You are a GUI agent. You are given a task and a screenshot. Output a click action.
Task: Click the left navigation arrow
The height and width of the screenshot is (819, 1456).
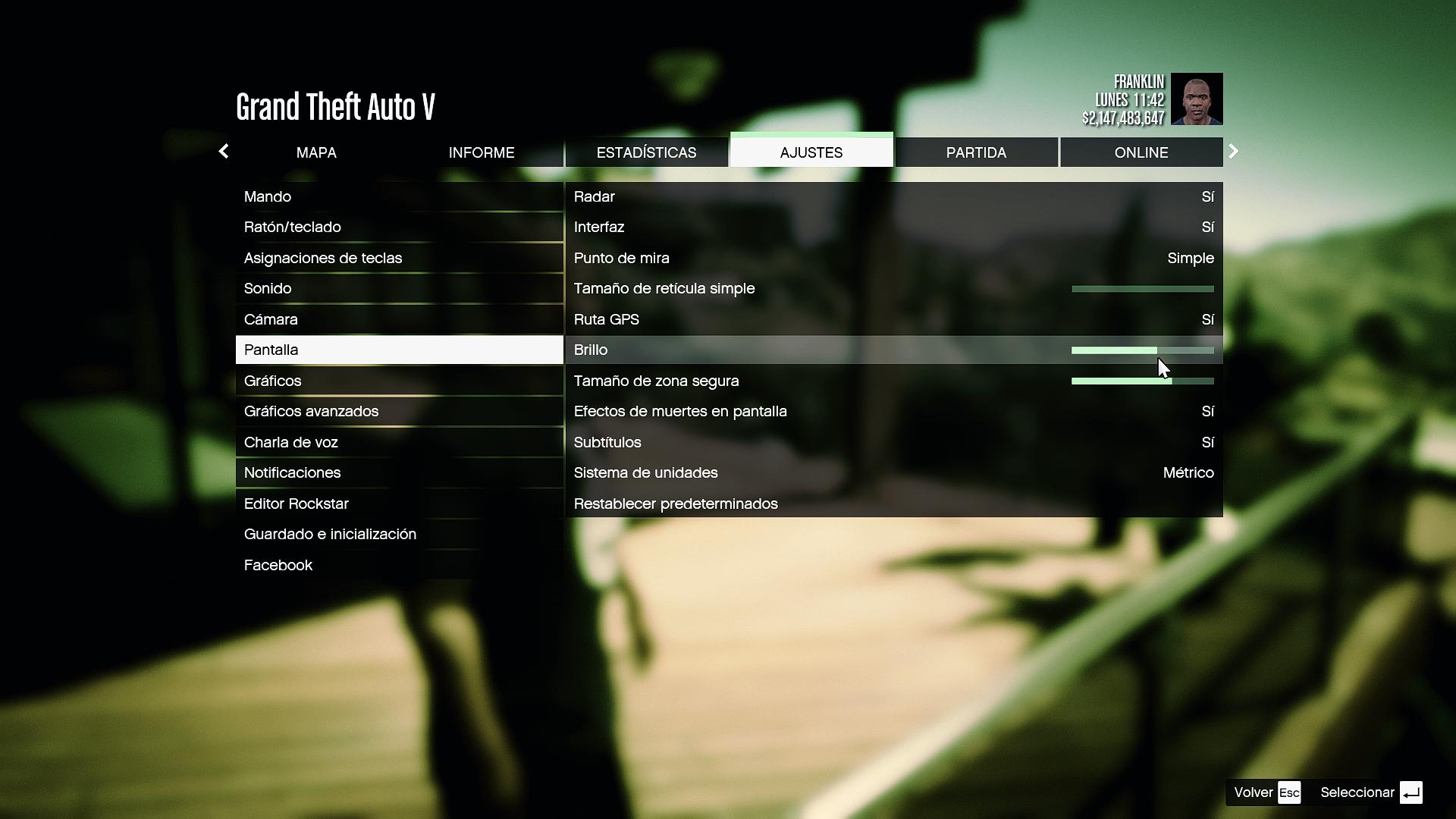click(x=224, y=151)
